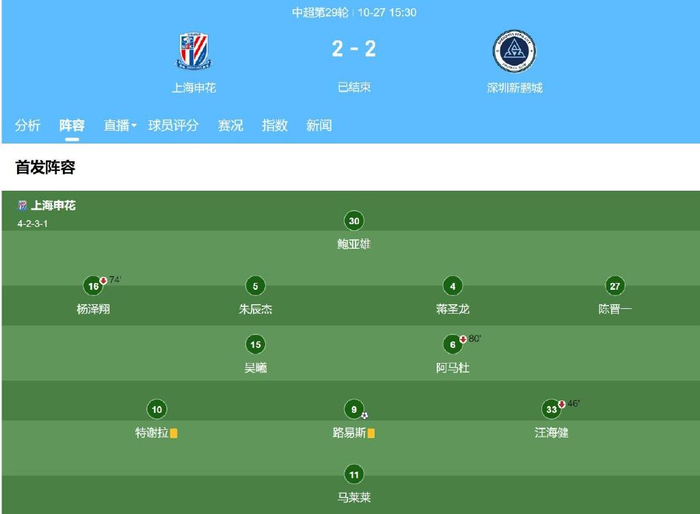Viewport: 700px width, 514px height.
Task: Select player 特谢拉 number 10
Action: pos(155,409)
